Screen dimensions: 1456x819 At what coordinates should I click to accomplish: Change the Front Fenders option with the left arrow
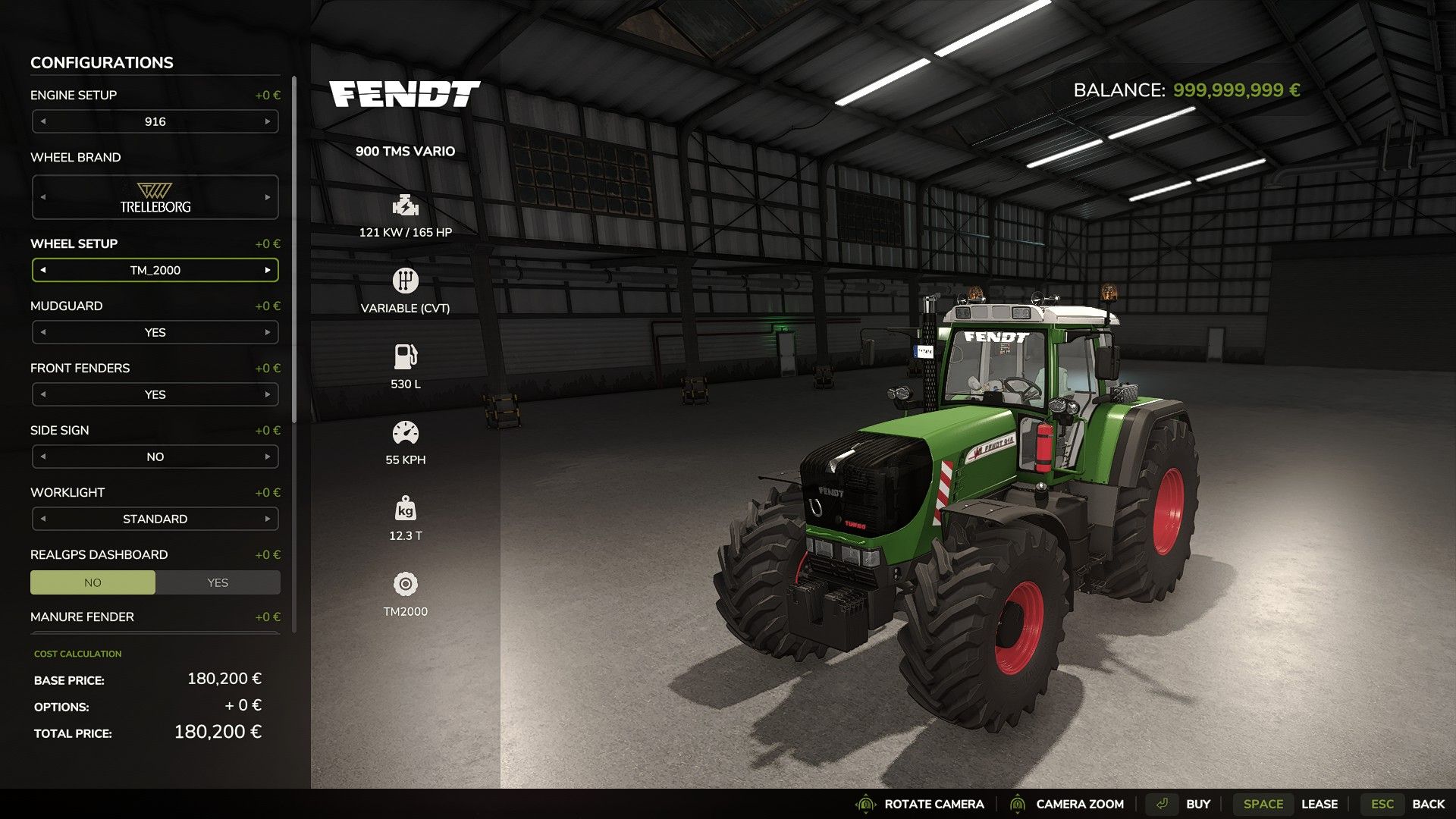[x=43, y=394]
